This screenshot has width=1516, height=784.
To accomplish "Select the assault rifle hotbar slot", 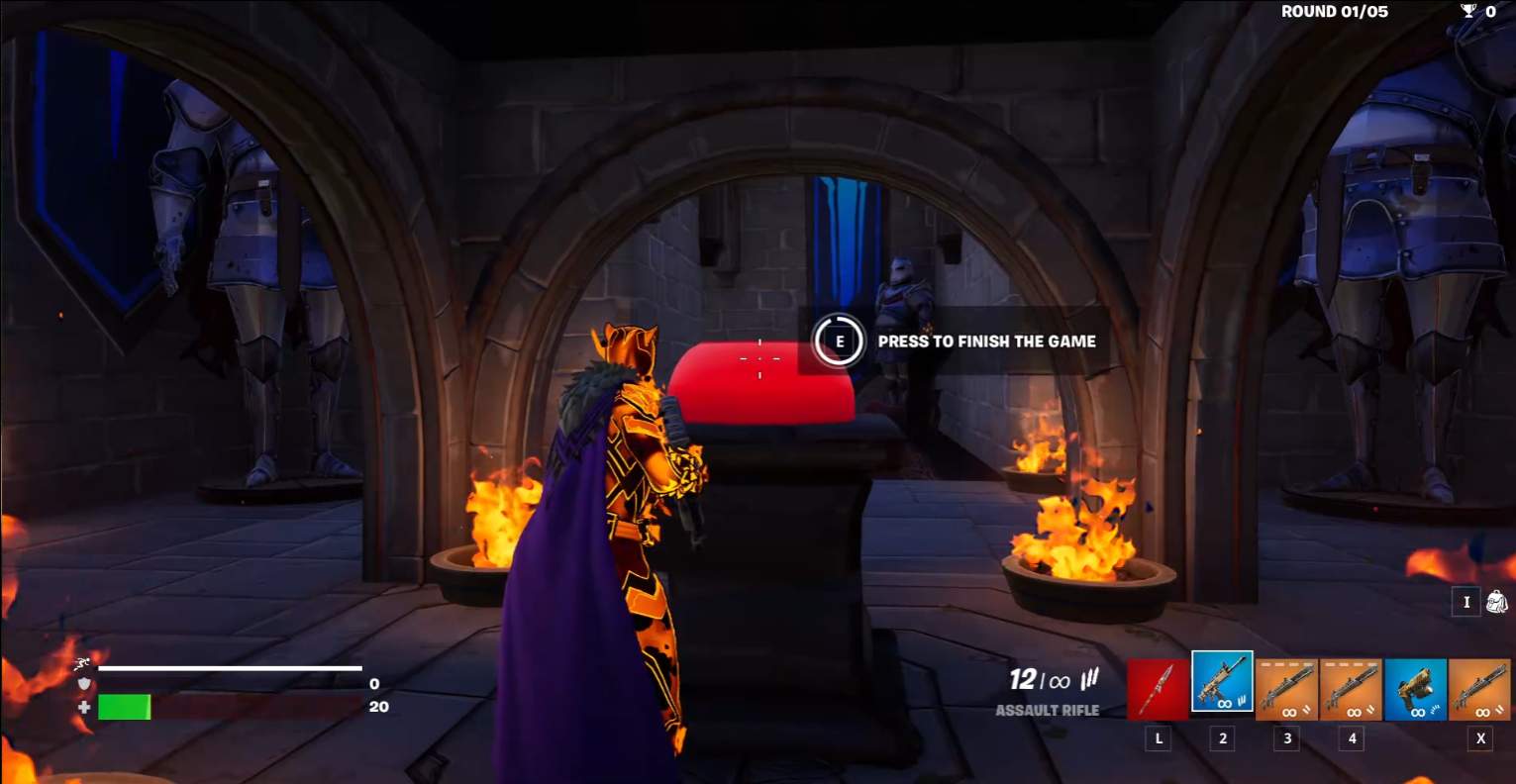I will click(1222, 683).
